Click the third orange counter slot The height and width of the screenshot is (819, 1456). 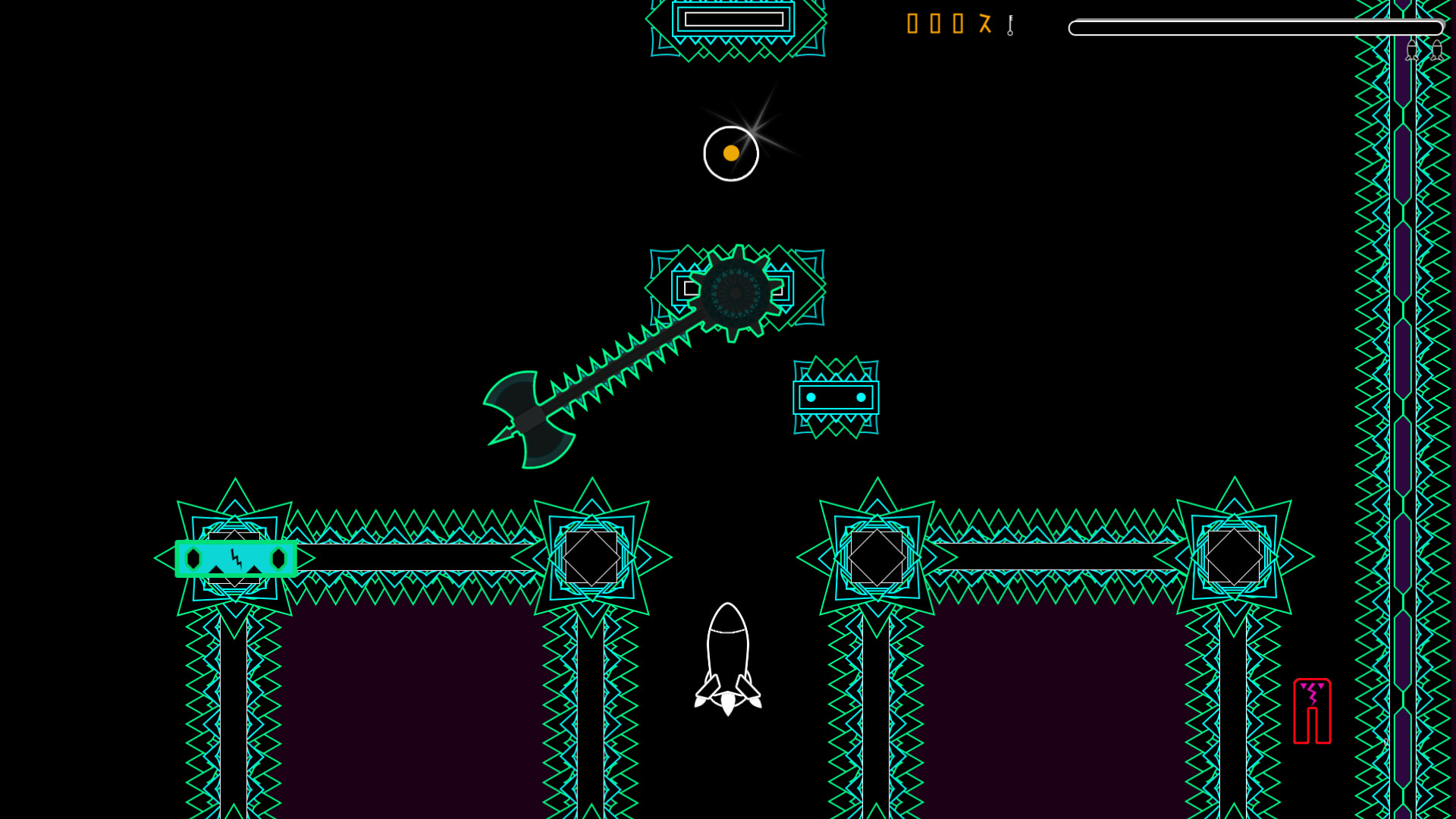[957, 25]
